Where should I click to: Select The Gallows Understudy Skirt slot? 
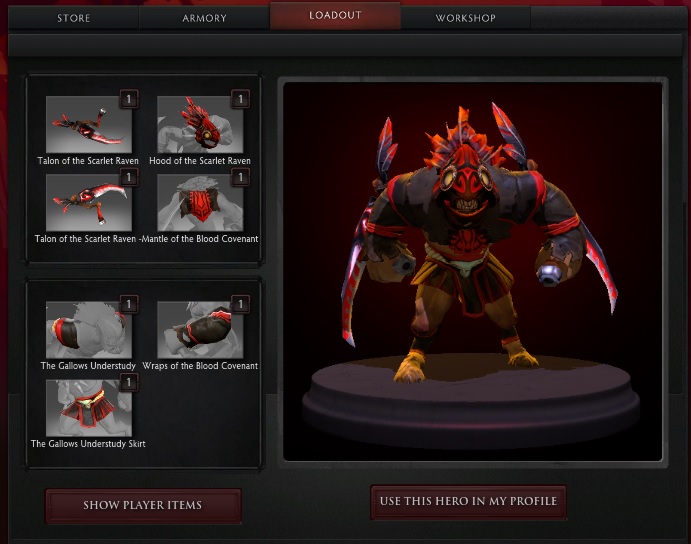click(x=88, y=408)
